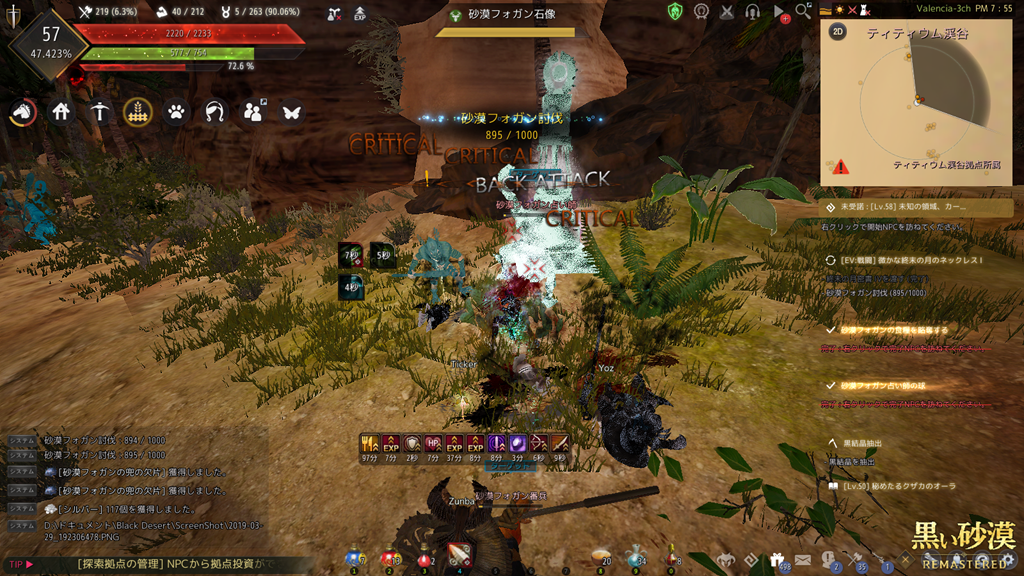Click the red warning triangle on minimap
Viewport: 1024px width, 576px height.
(x=840, y=167)
